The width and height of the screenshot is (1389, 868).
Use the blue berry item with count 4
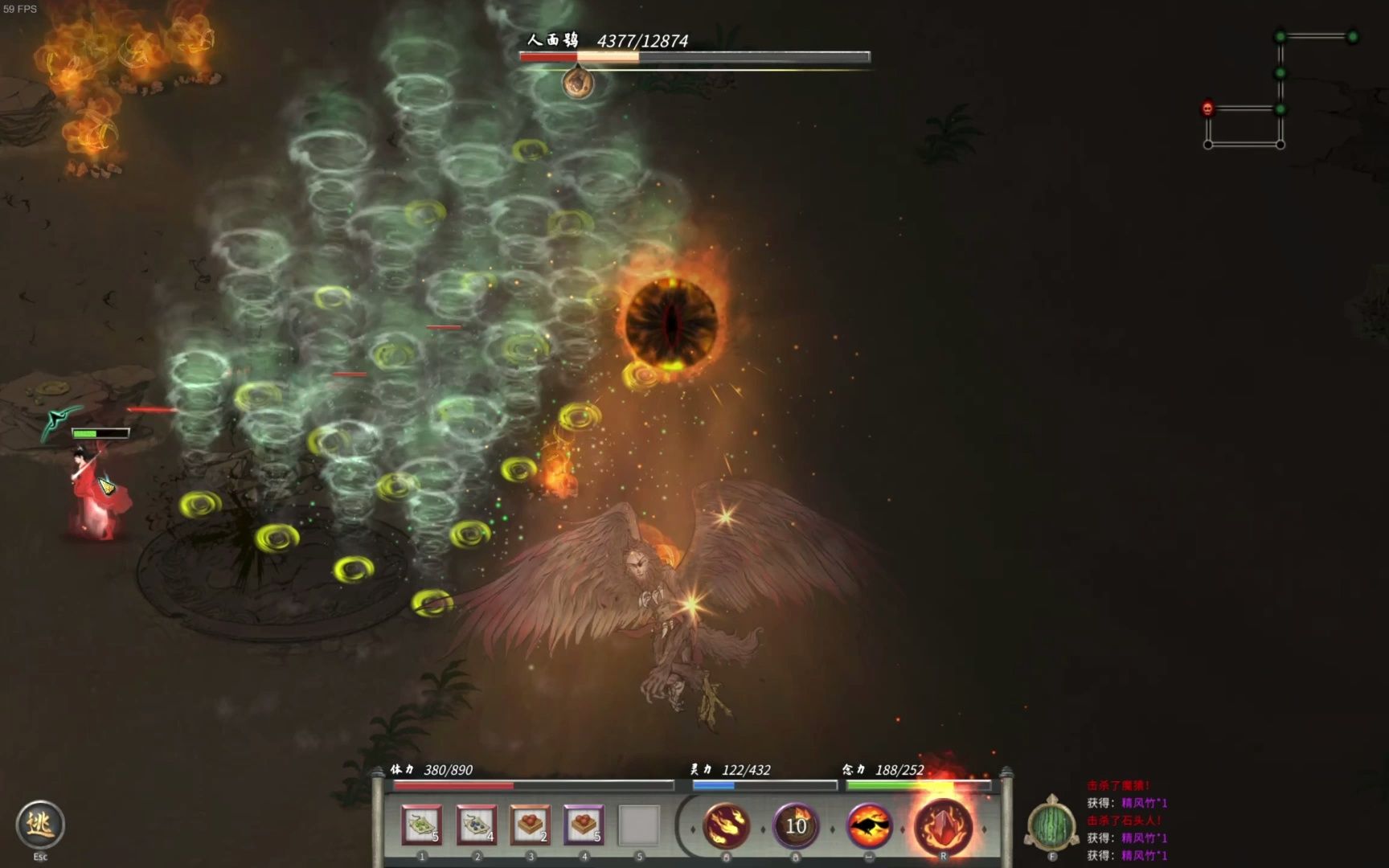[x=476, y=825]
